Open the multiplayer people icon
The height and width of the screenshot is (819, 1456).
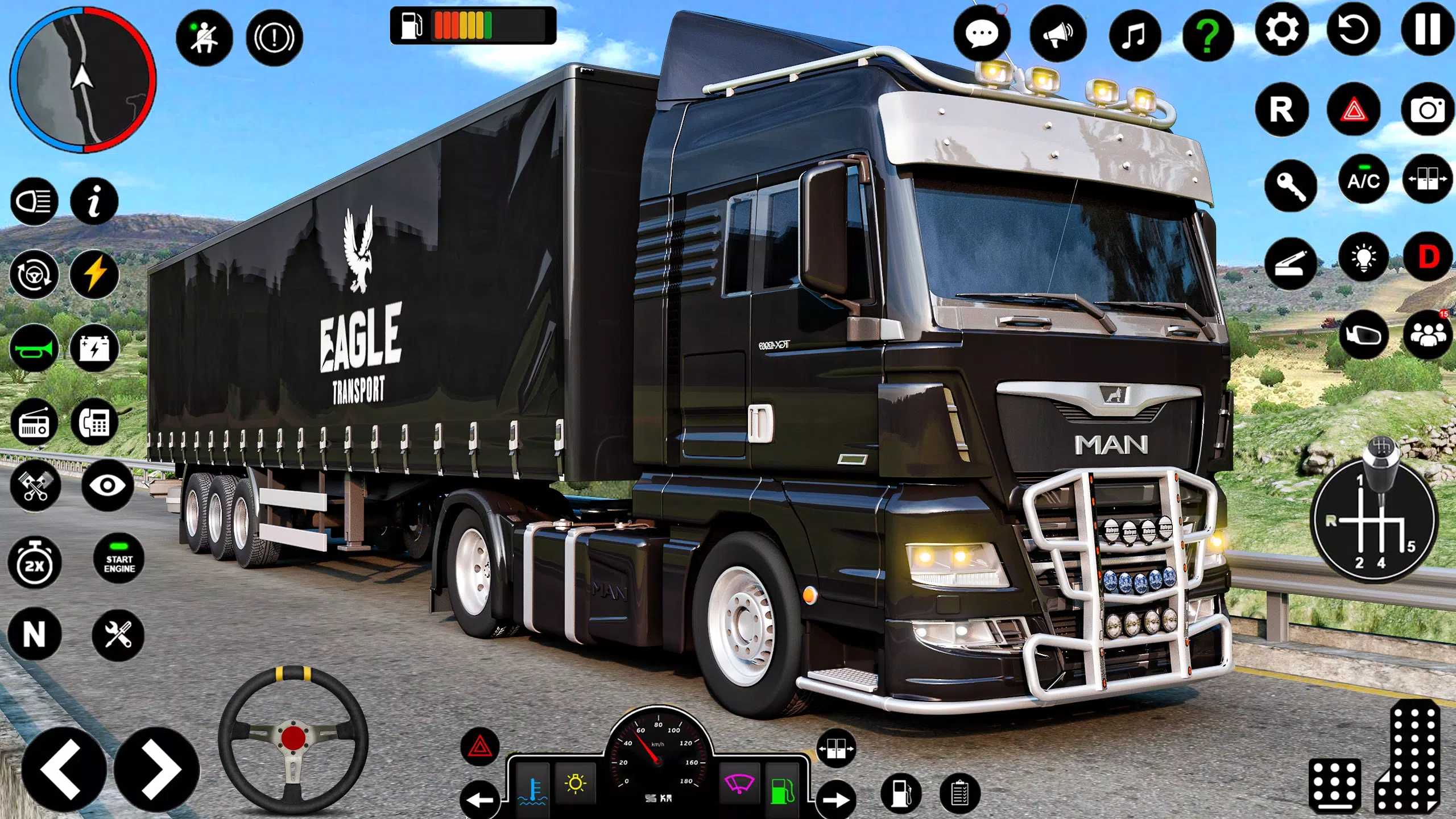[x=1428, y=336]
